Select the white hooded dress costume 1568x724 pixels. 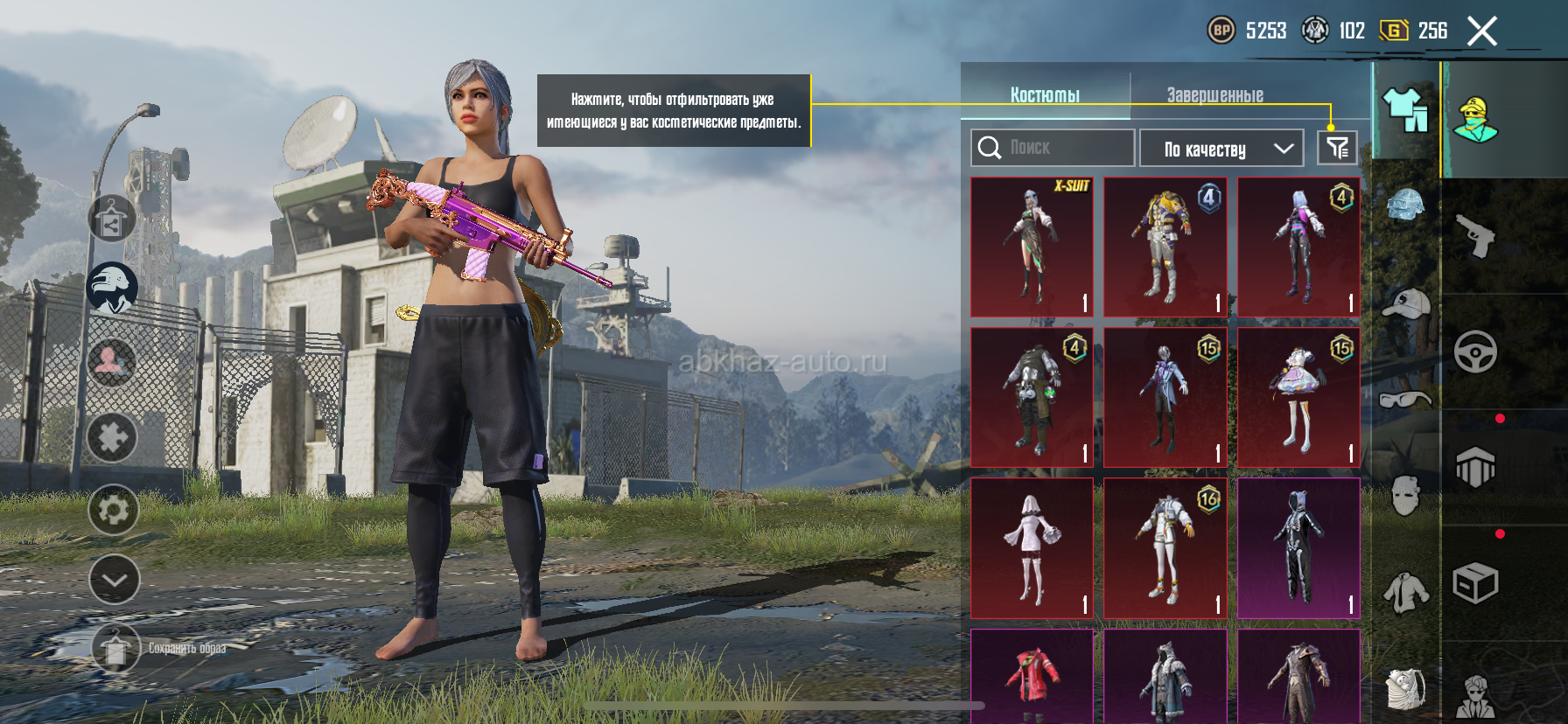coord(1032,548)
